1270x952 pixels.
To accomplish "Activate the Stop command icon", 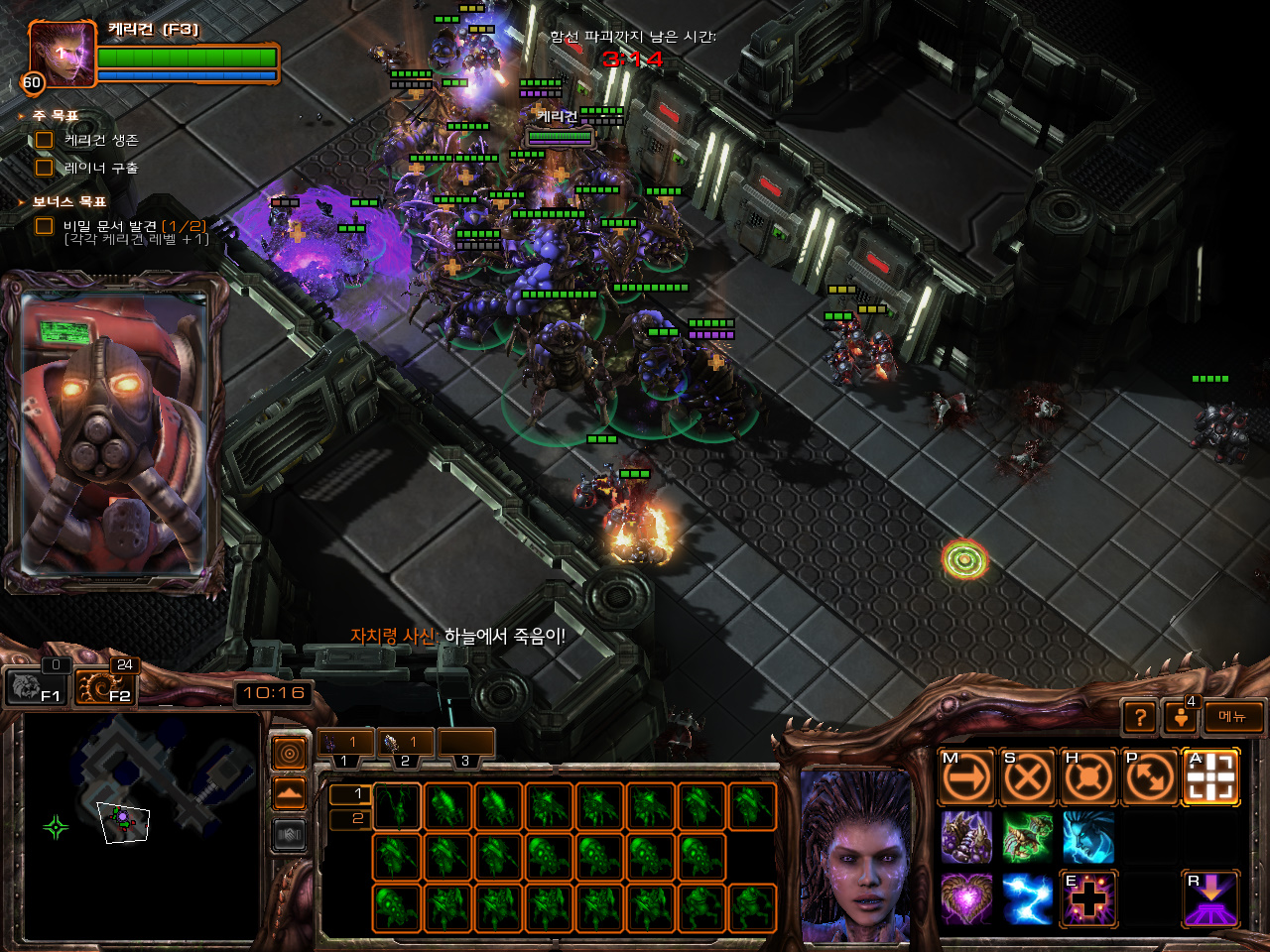I will pos(1027,777).
